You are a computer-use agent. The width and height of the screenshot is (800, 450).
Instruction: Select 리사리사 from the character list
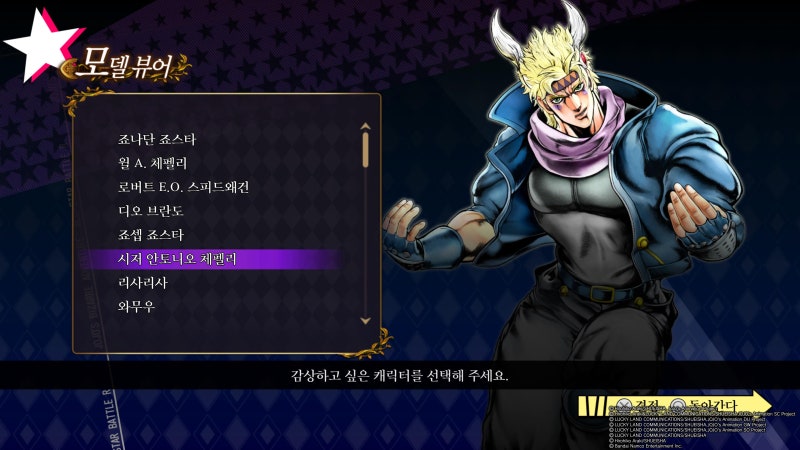[x=143, y=283]
